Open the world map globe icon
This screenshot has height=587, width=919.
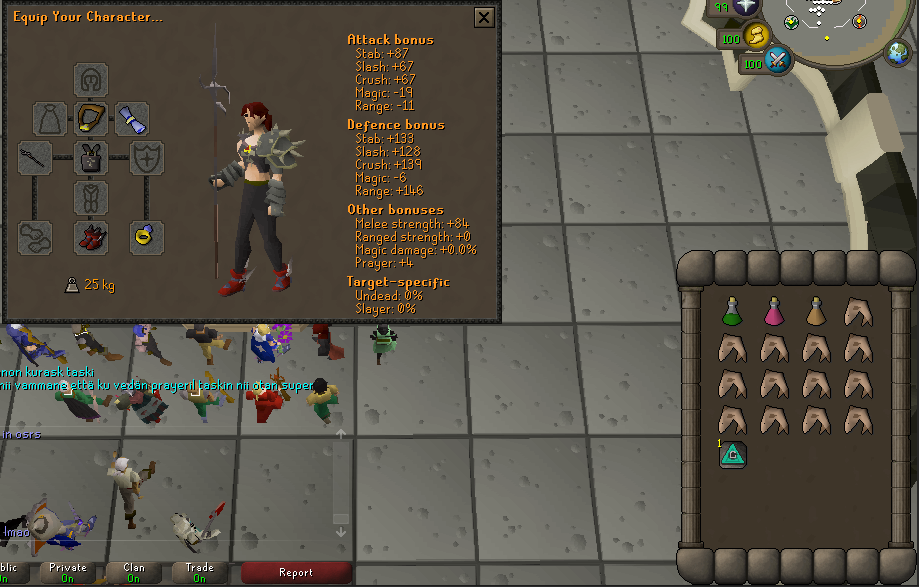[896, 54]
